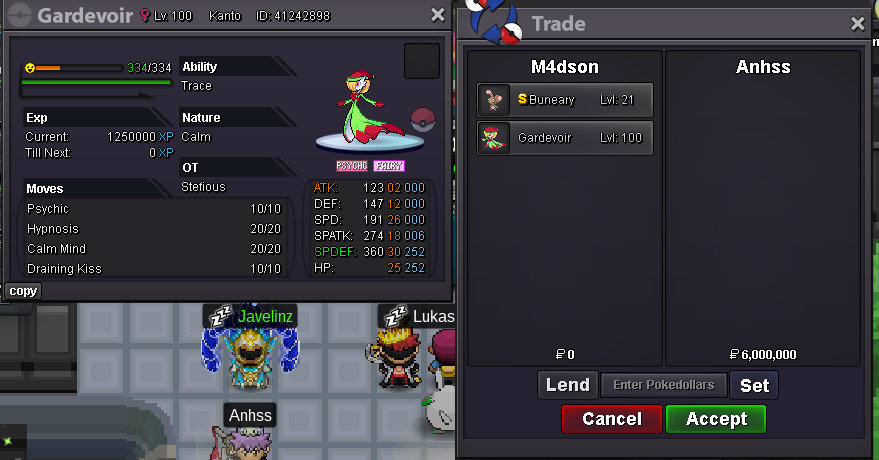Cancel the trade
Screen dimensions: 879x460
pos(611,419)
